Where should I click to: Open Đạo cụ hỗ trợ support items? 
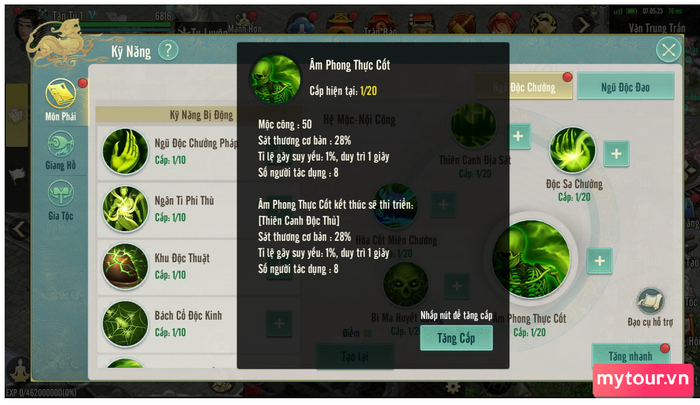click(649, 303)
